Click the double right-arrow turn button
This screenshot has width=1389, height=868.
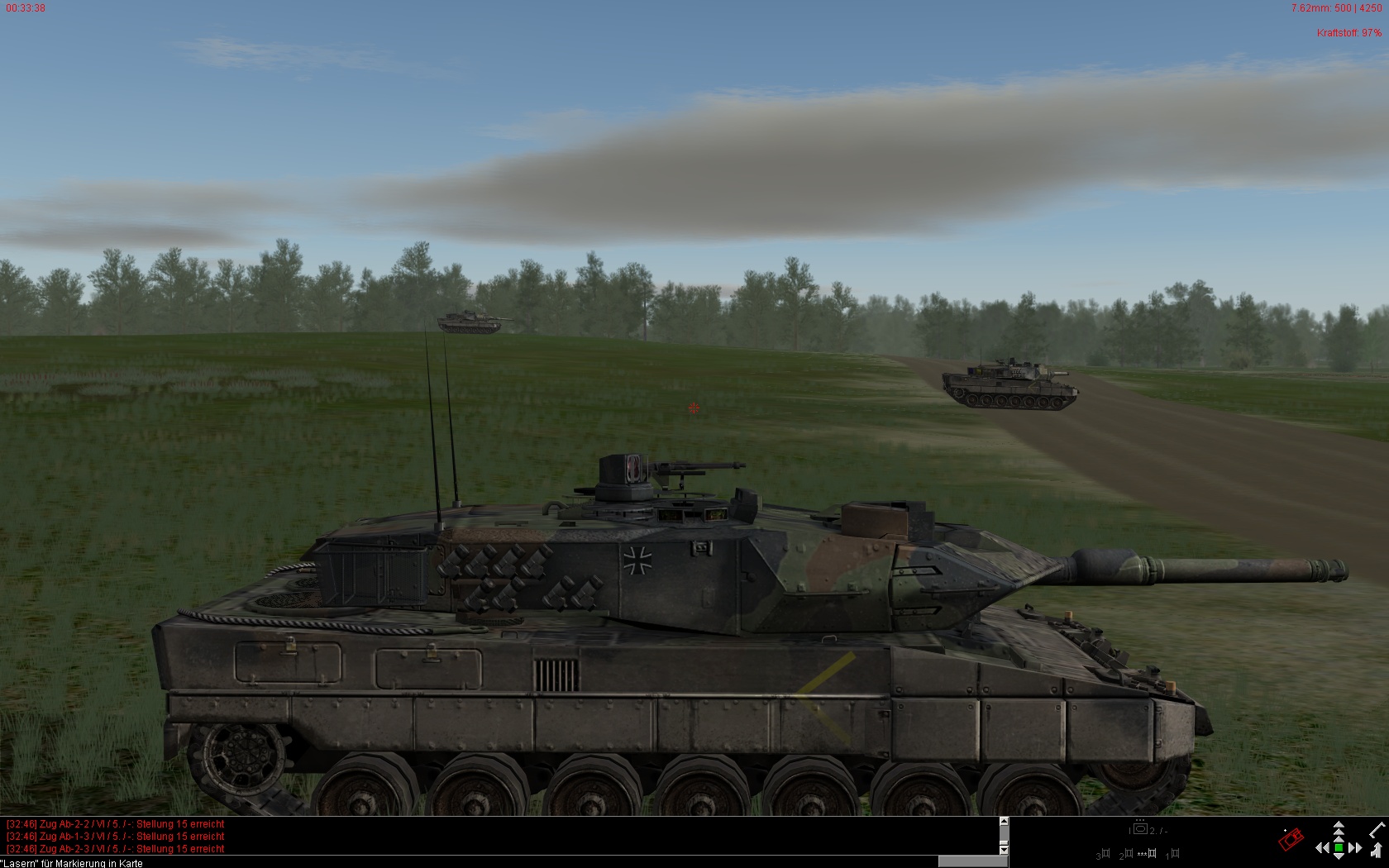(1355, 848)
